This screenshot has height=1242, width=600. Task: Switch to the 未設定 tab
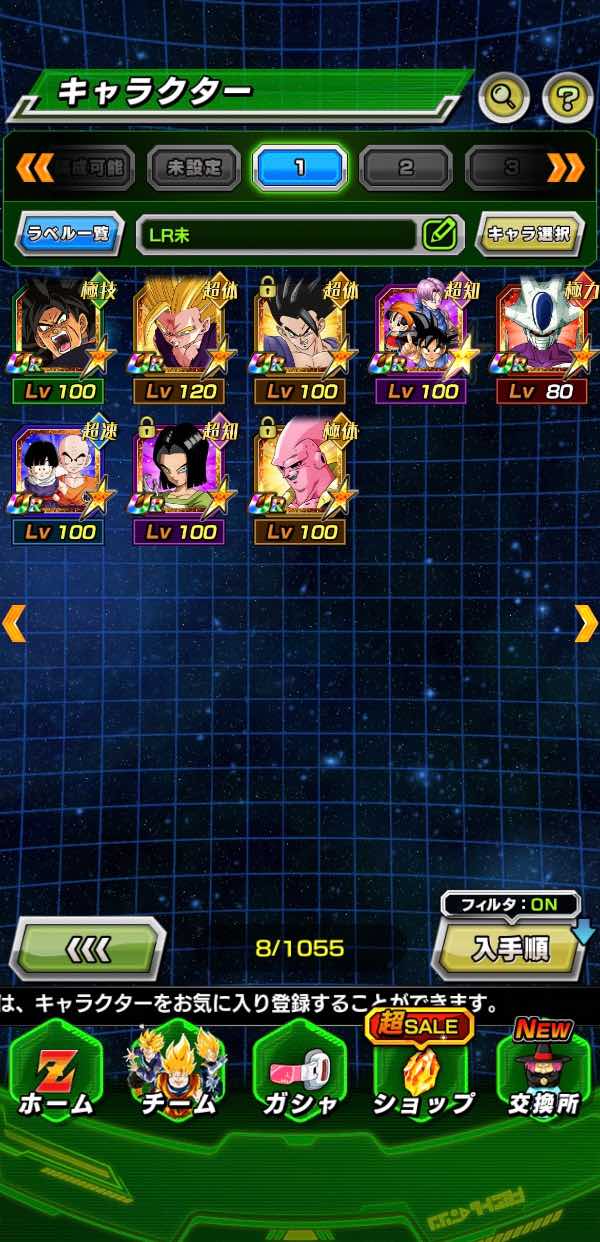[194, 167]
